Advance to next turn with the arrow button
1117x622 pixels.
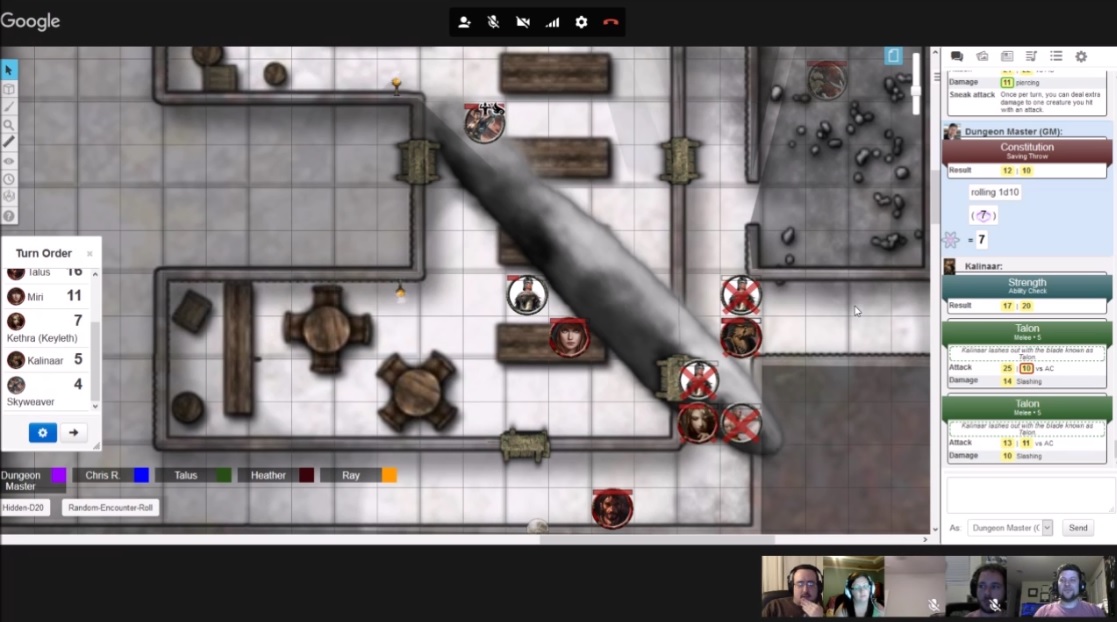[73, 432]
